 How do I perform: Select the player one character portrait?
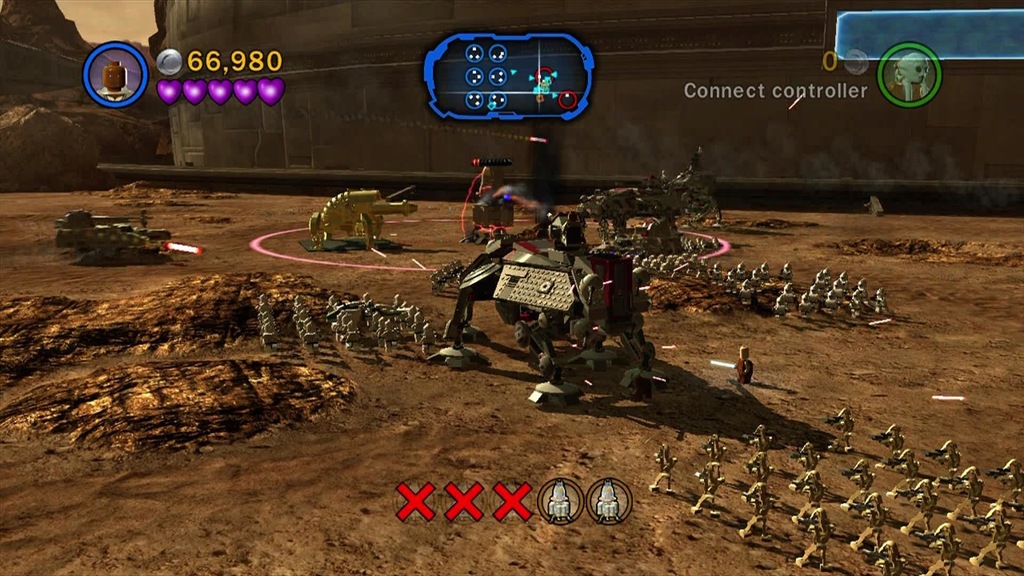tap(116, 74)
